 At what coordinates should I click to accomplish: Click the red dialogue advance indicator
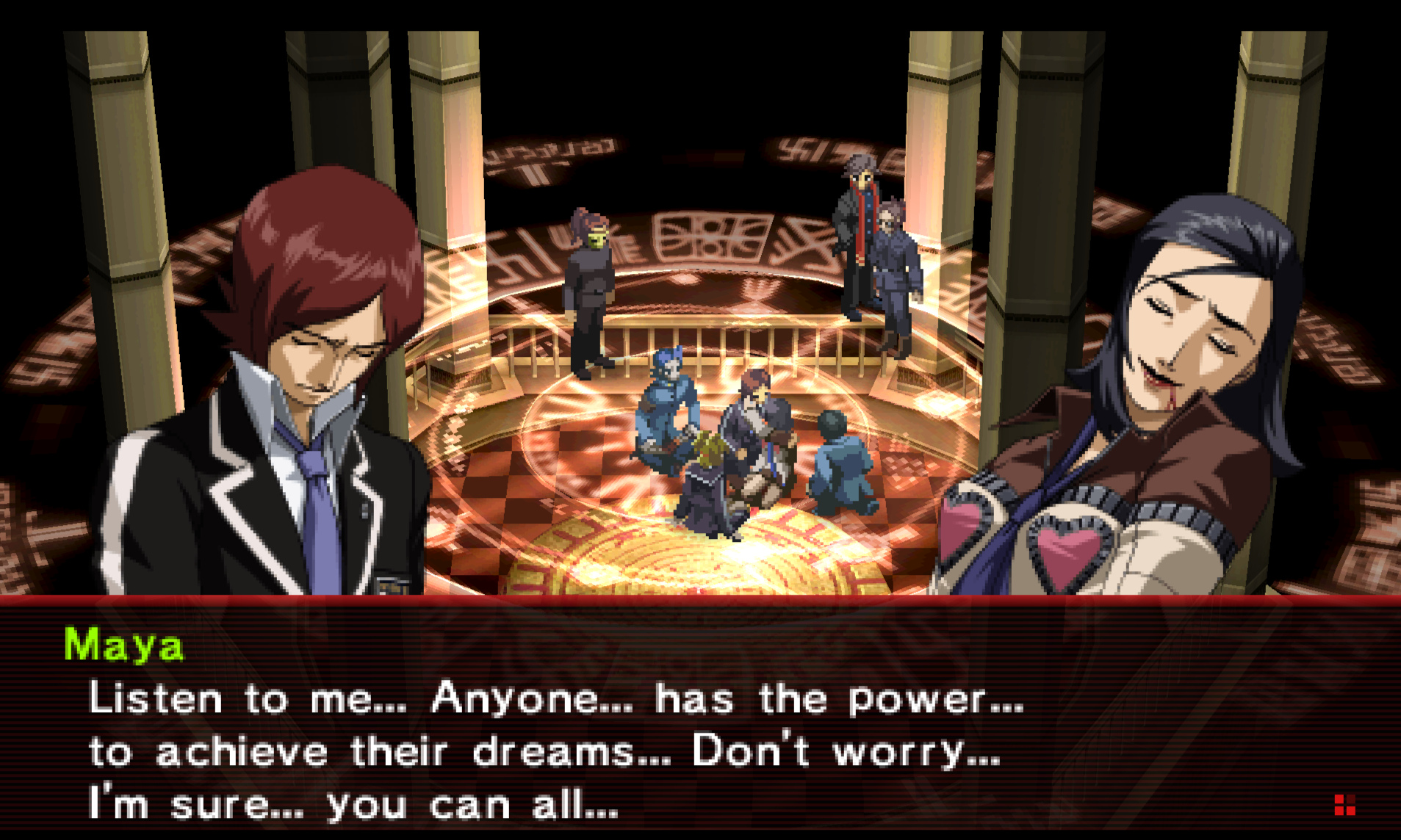[1344, 805]
